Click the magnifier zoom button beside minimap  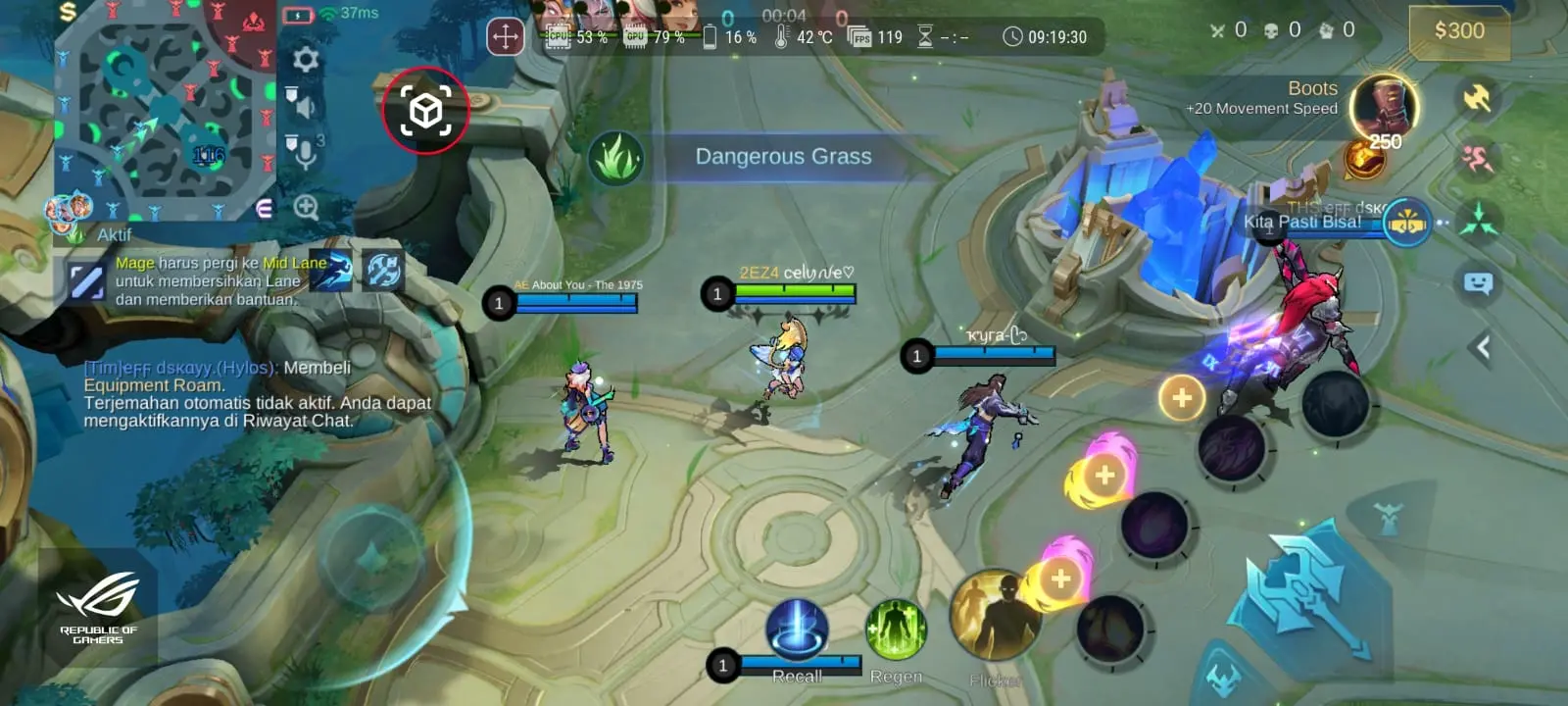(x=306, y=208)
